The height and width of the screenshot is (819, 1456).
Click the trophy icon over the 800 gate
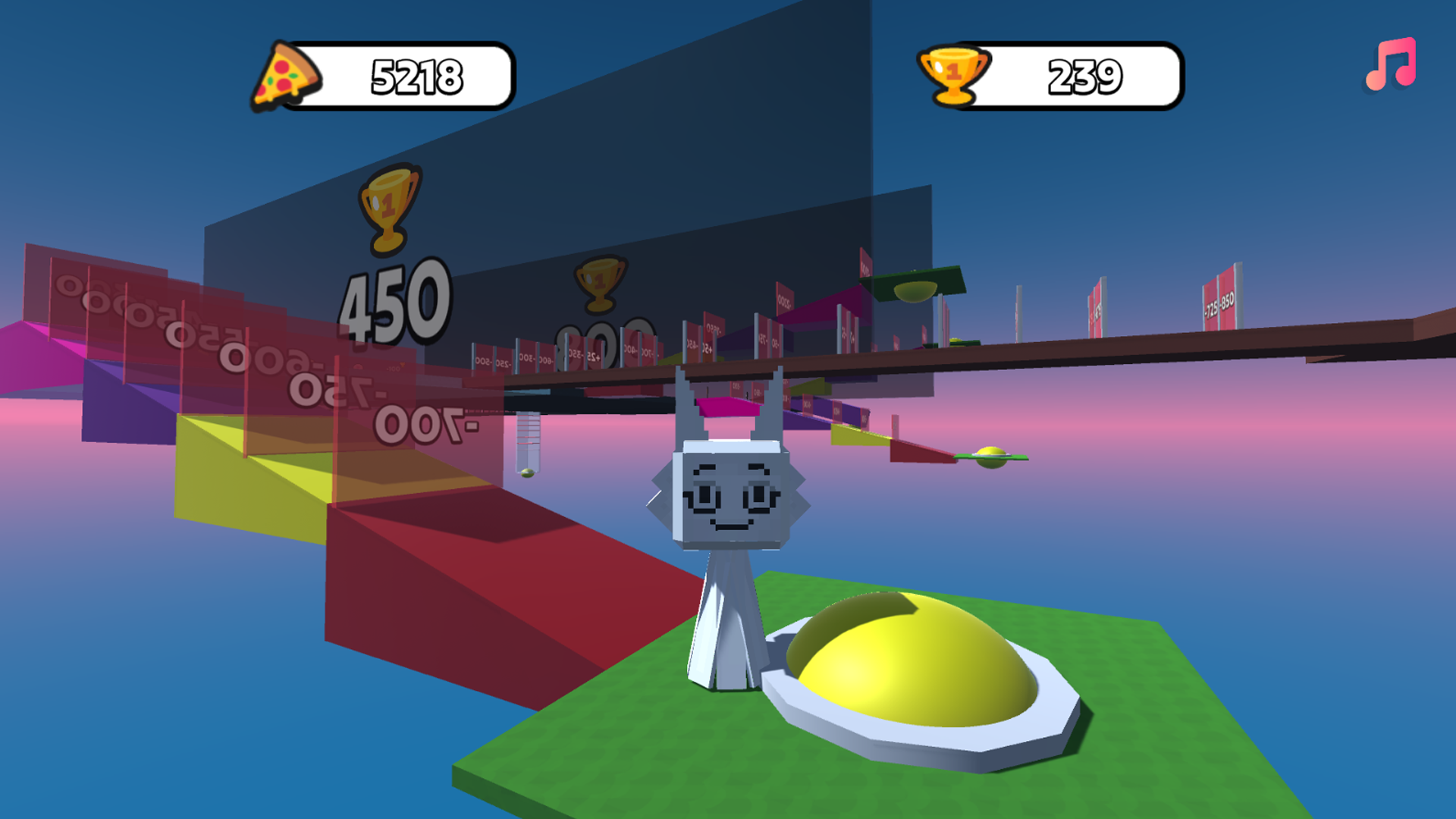[599, 287]
